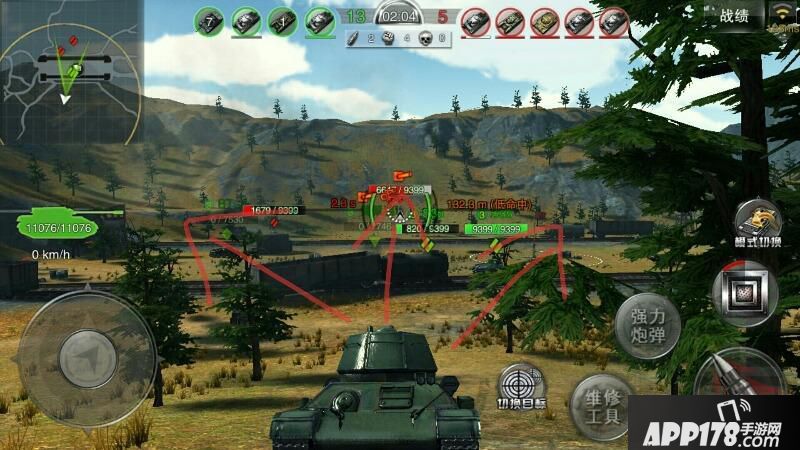Image resolution: width=800 pixels, height=450 pixels.
Task: Activate the 强力炮弹 power shell
Action: pyautogui.click(x=647, y=325)
